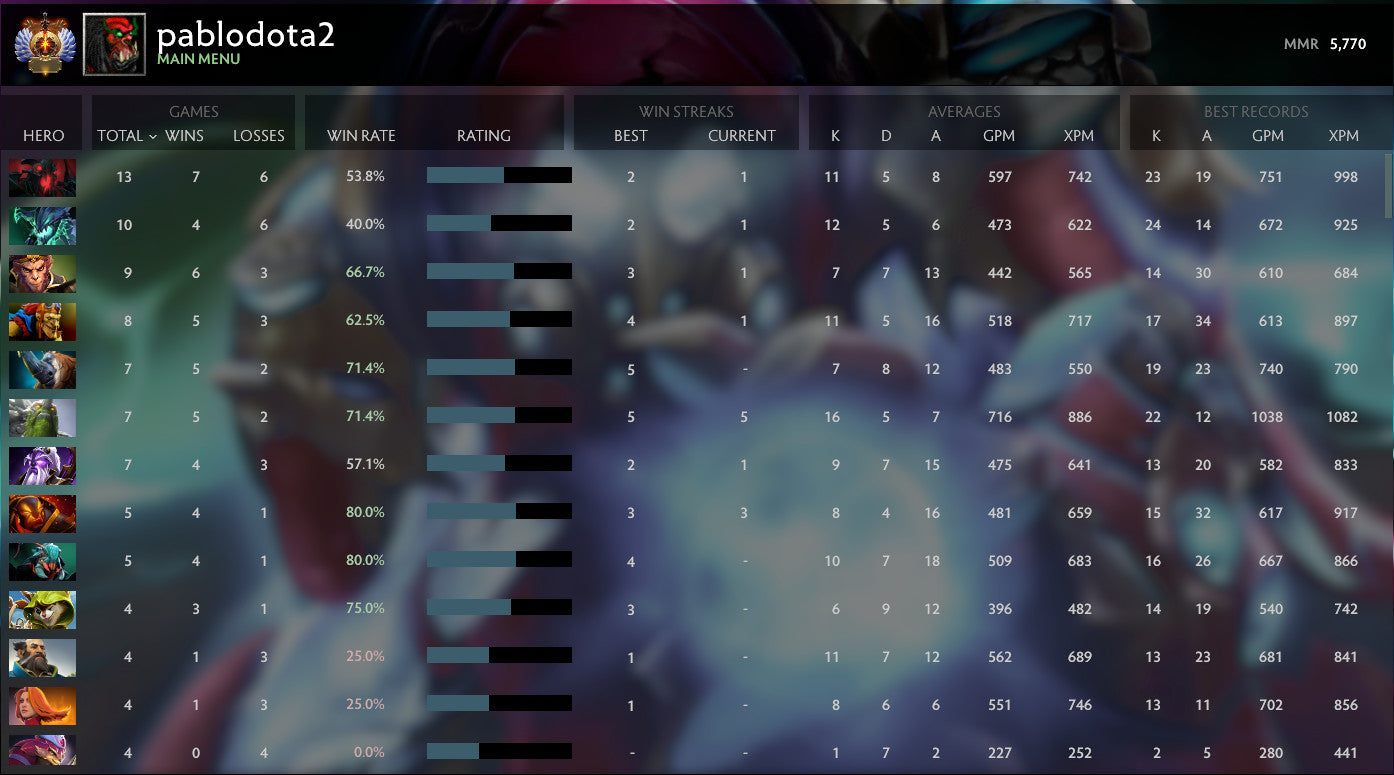Click Shadow Fiend's rating progress bar
The width and height of the screenshot is (1394, 775).
pos(499,177)
